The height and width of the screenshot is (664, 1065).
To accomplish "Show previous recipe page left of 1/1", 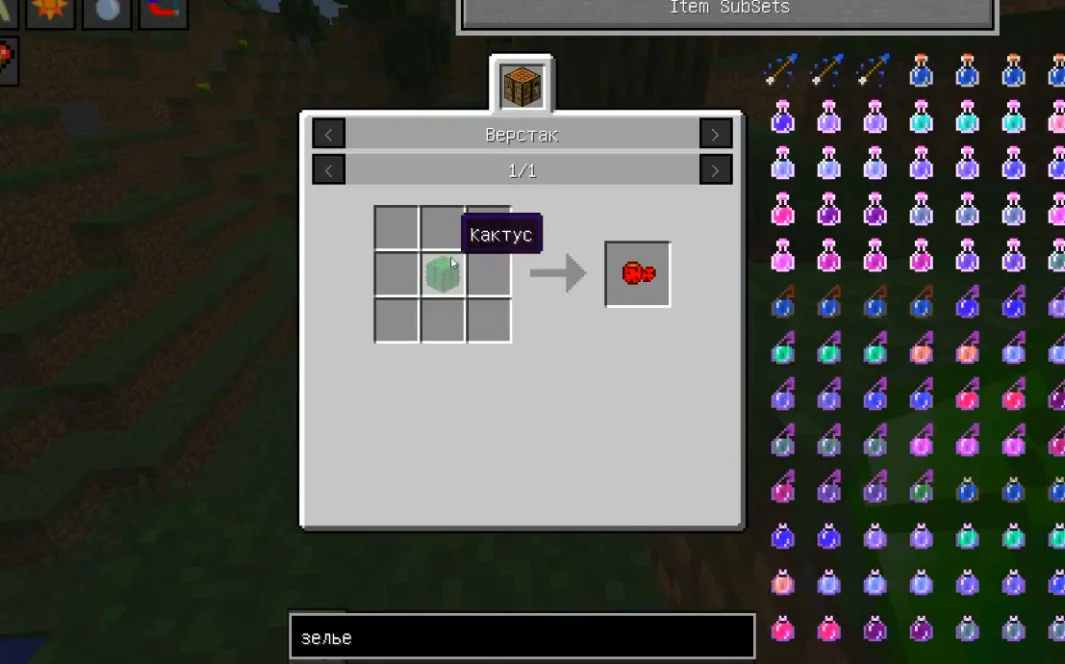I will click(328, 171).
